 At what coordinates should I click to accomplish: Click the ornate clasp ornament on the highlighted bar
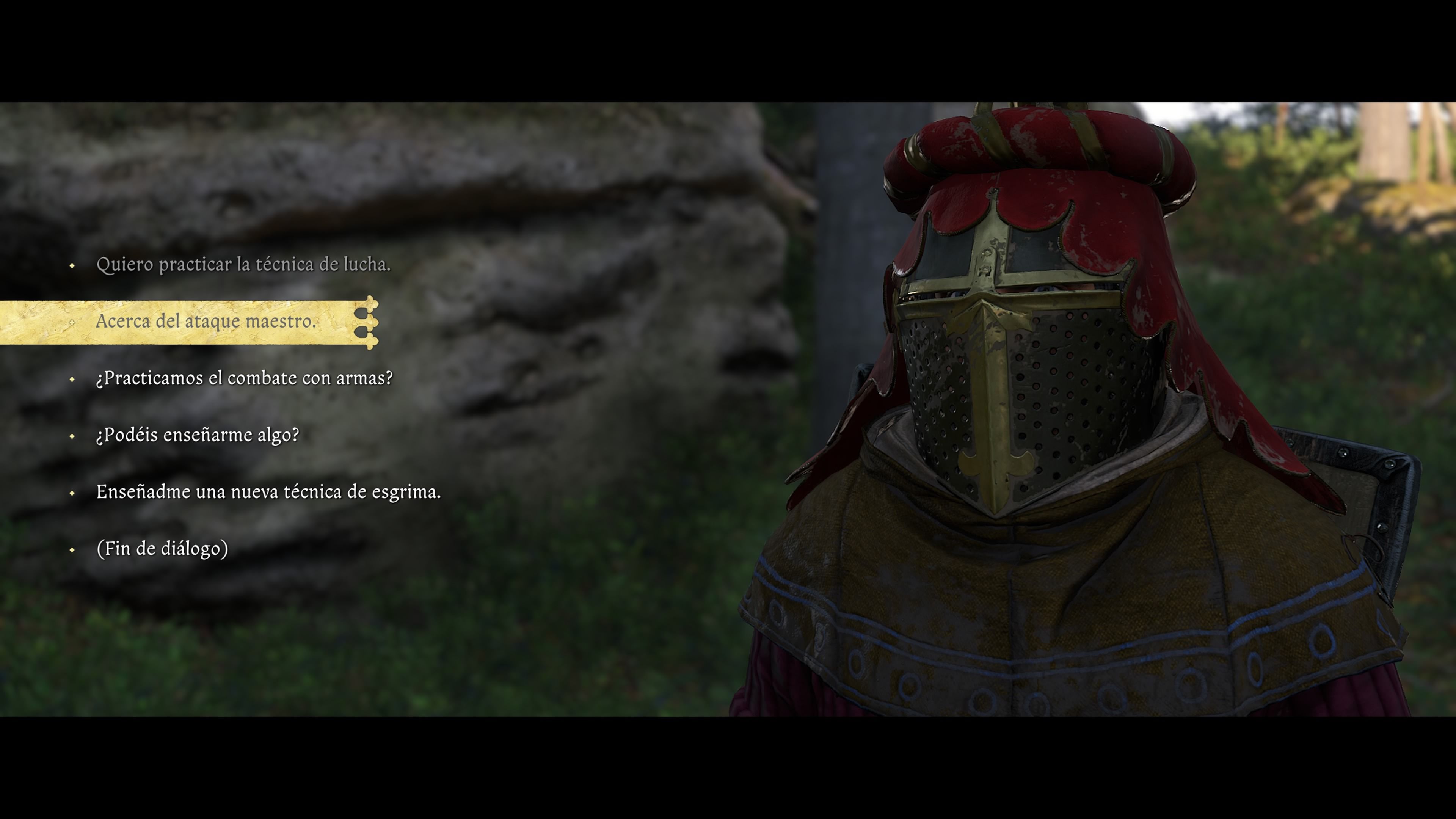coord(369,323)
